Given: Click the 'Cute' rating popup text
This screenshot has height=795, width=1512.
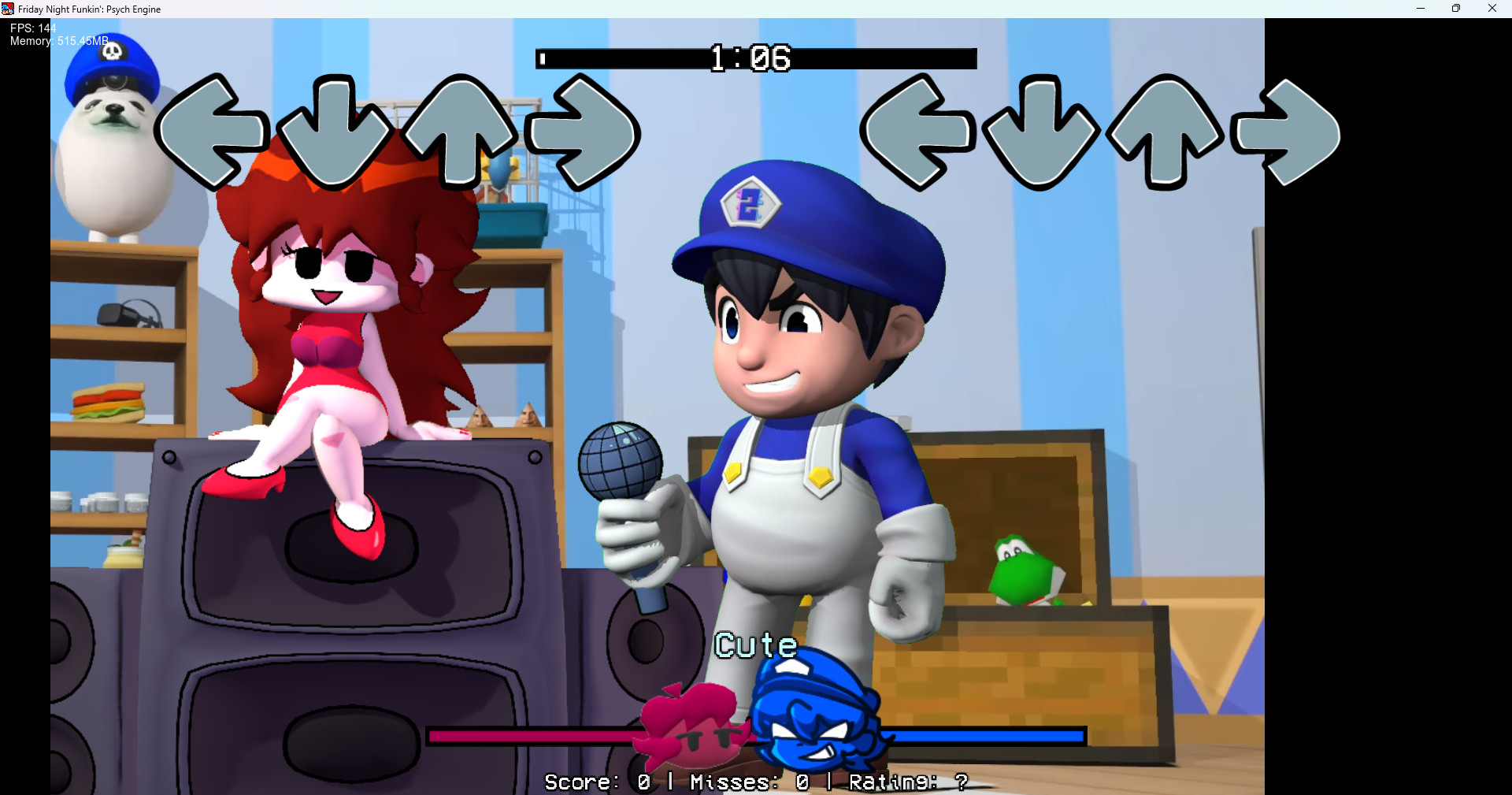Looking at the screenshot, I should (x=755, y=645).
